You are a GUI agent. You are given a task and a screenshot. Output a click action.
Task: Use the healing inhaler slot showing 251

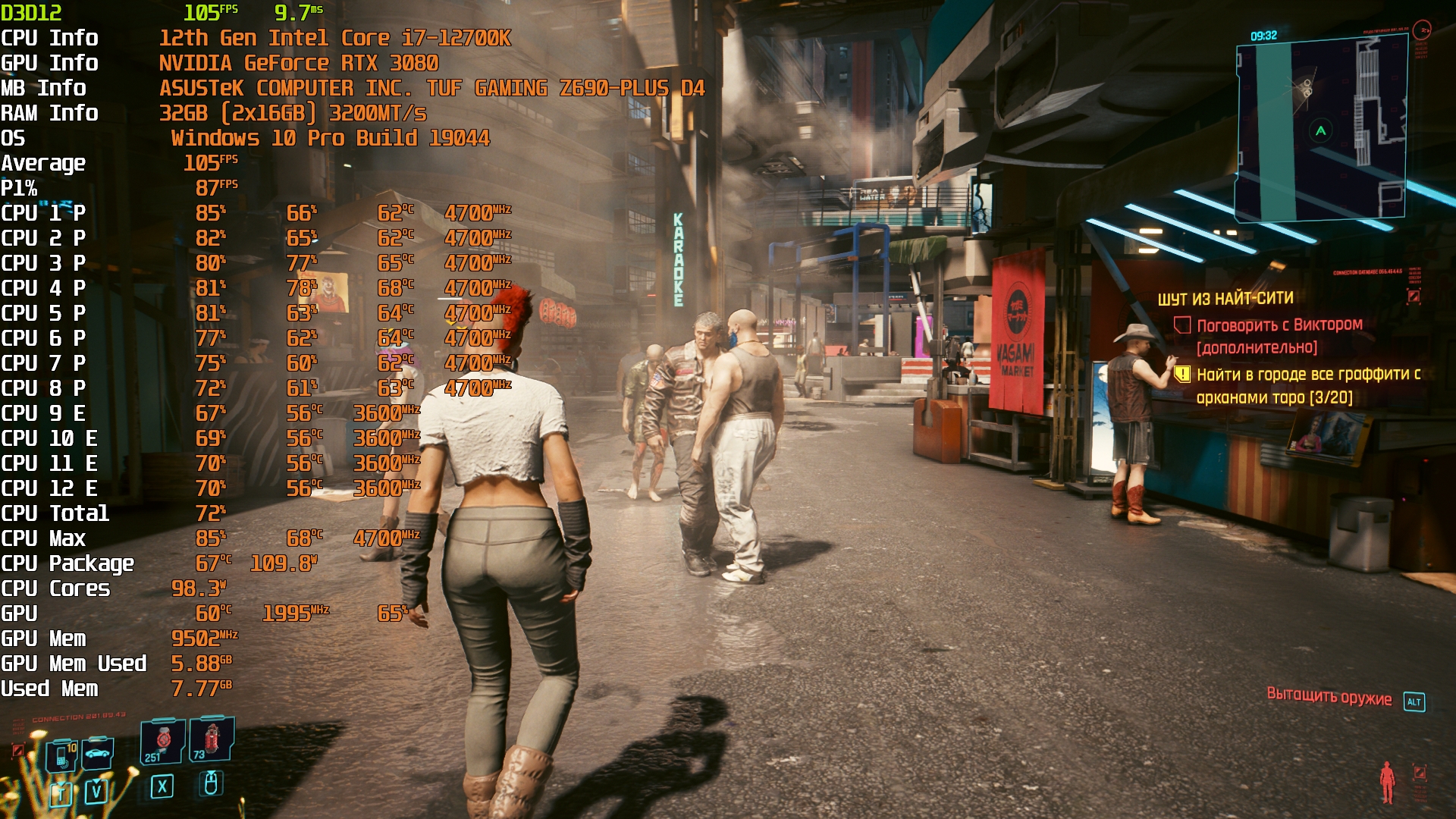click(162, 741)
